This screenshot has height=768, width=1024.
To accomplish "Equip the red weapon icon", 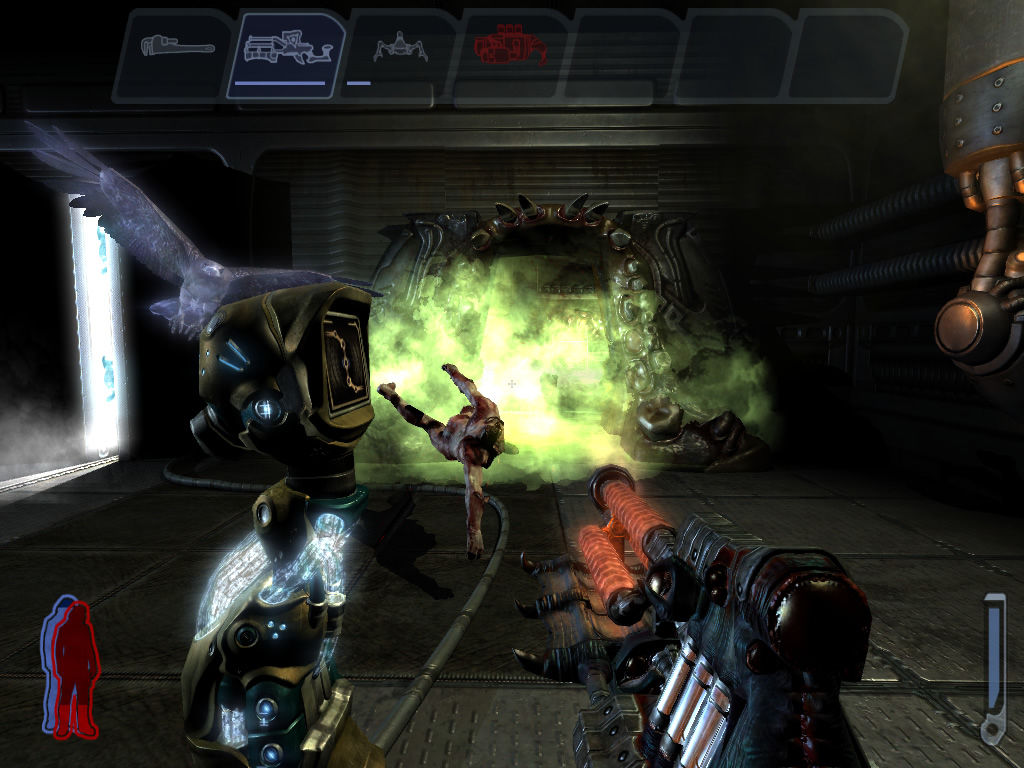I will 508,48.
